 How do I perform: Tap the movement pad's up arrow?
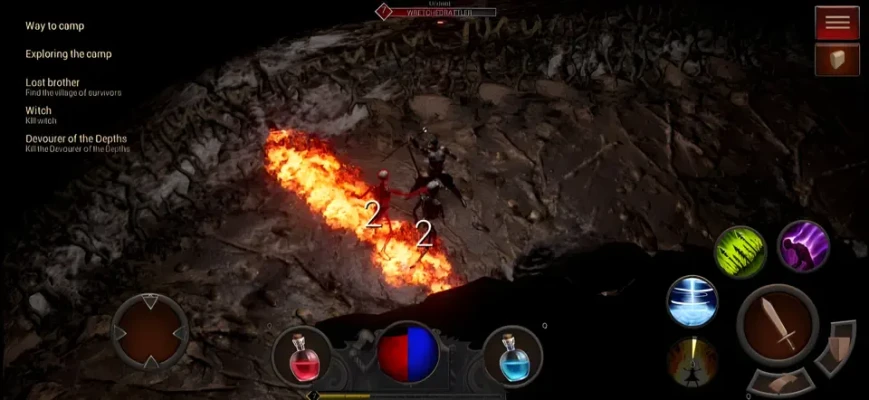[150, 301]
